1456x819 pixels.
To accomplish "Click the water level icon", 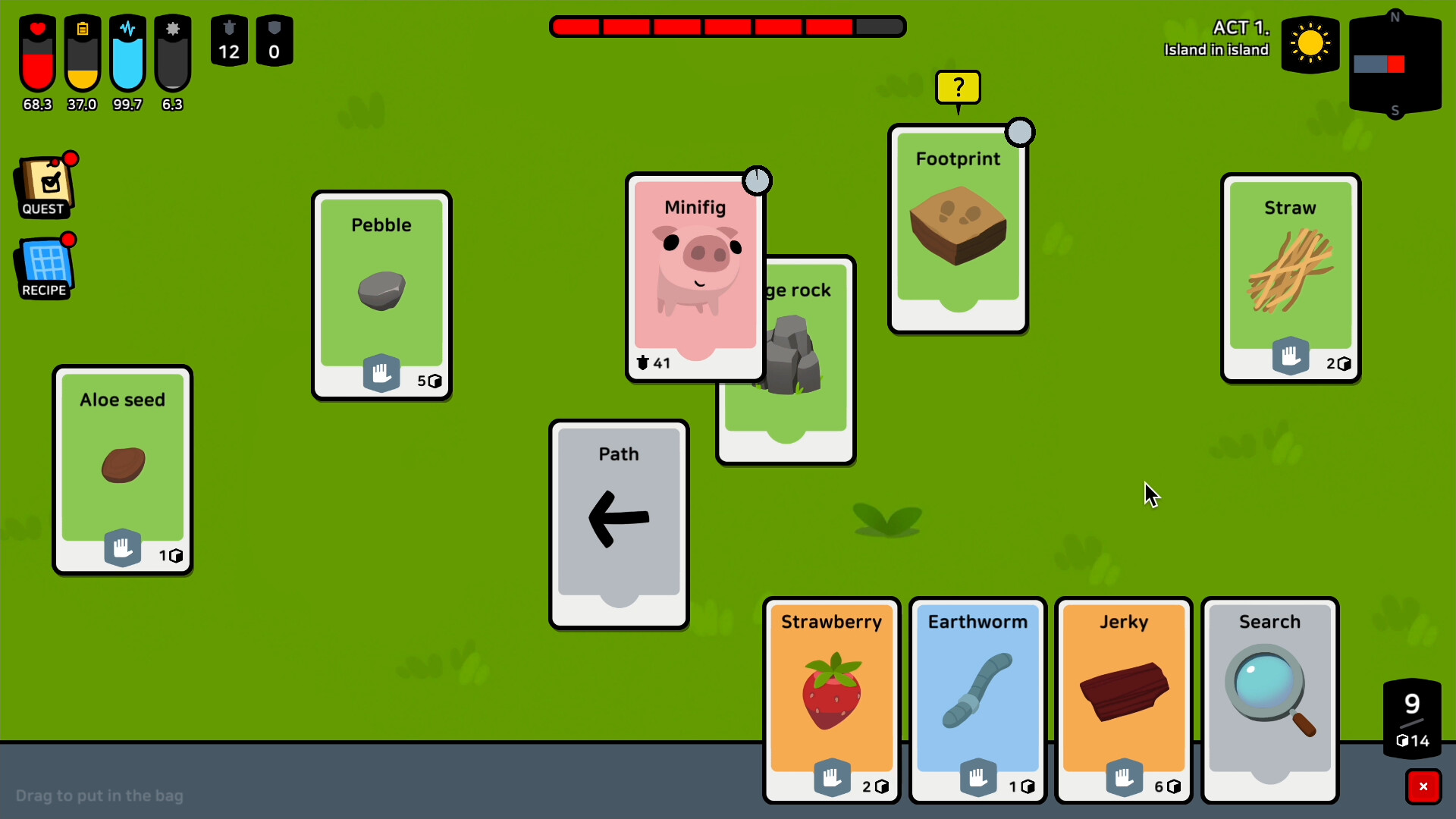I will [127, 53].
